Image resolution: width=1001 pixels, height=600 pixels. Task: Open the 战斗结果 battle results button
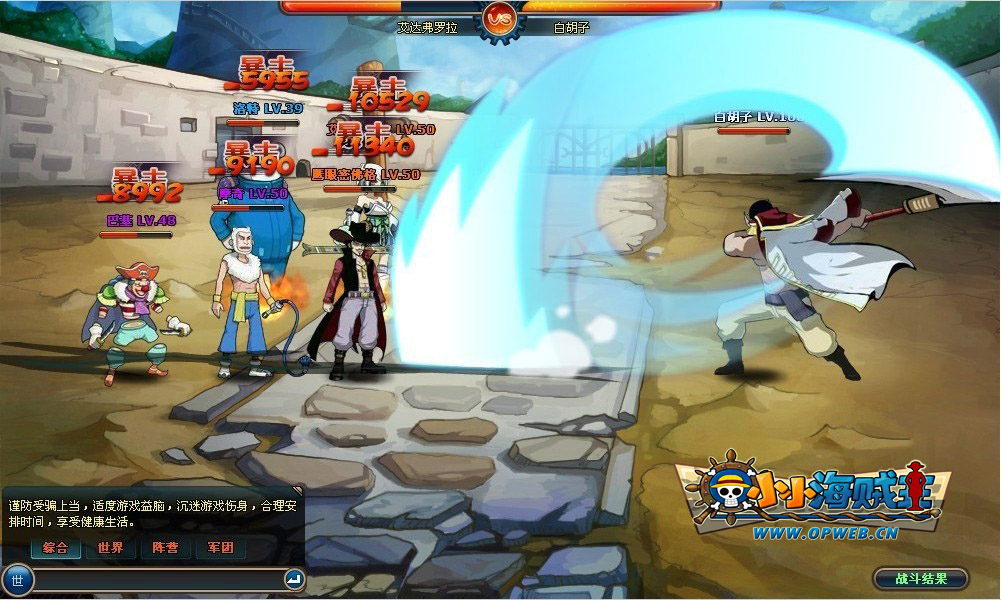click(x=920, y=579)
